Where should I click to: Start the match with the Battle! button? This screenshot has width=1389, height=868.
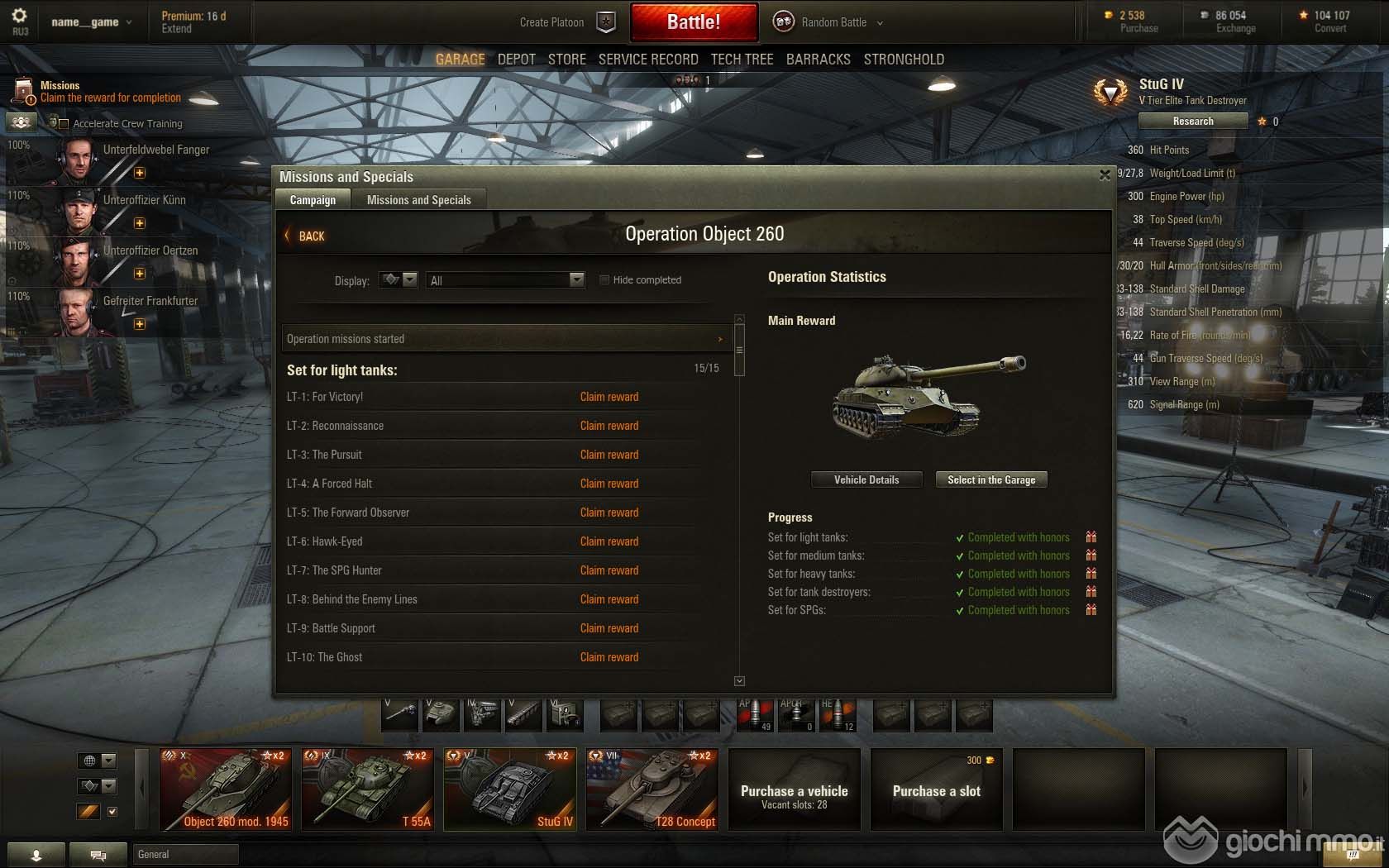(694, 22)
